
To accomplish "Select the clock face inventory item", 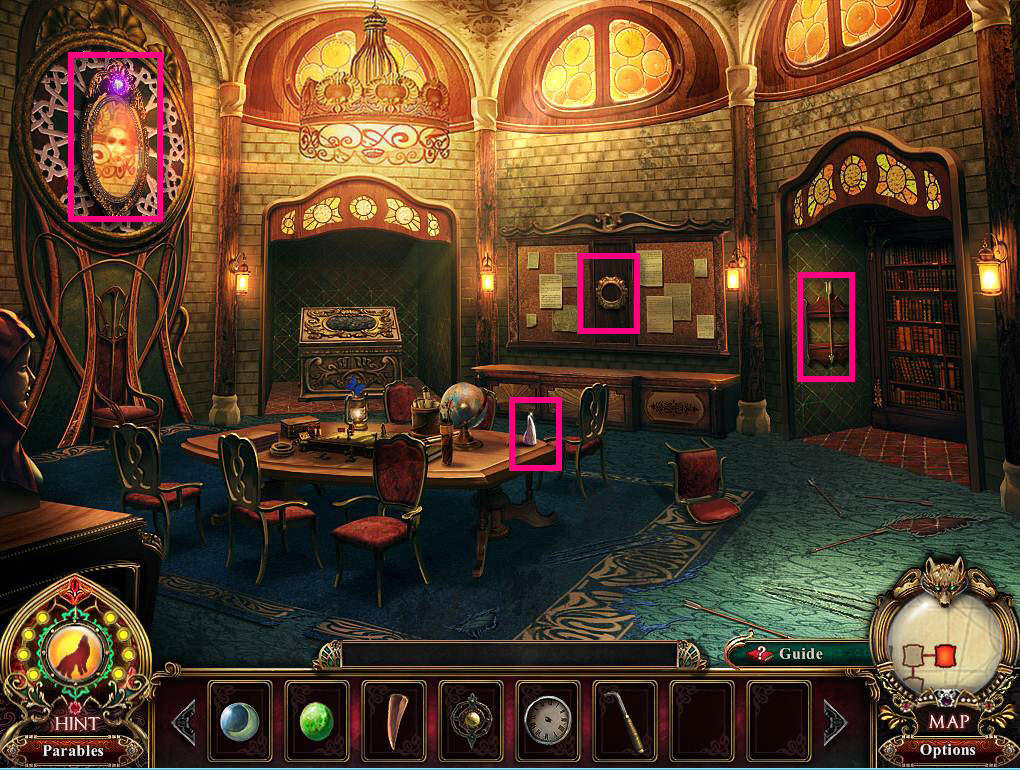I will tap(548, 719).
